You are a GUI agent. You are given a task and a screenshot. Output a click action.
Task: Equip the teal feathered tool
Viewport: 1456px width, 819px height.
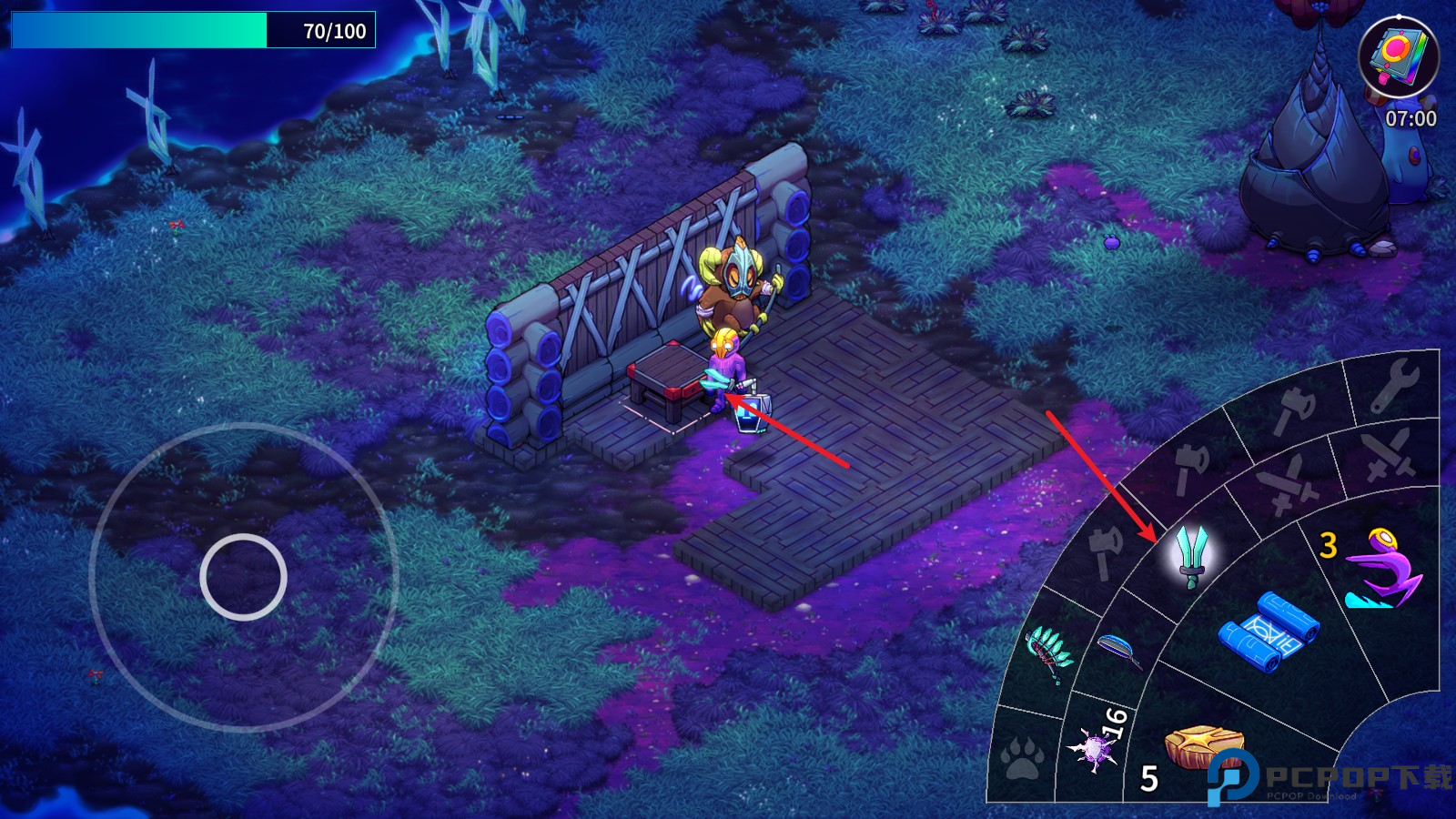tap(1049, 652)
